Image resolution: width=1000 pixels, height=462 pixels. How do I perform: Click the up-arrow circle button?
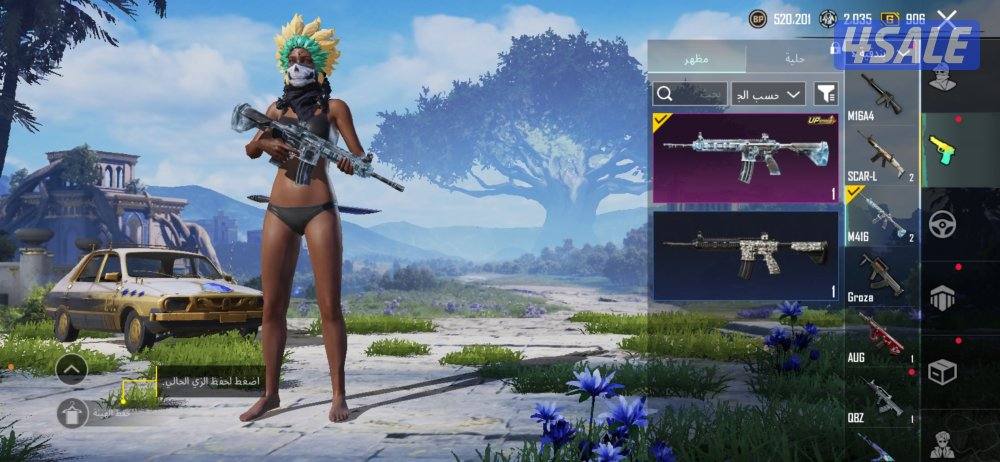click(x=71, y=369)
